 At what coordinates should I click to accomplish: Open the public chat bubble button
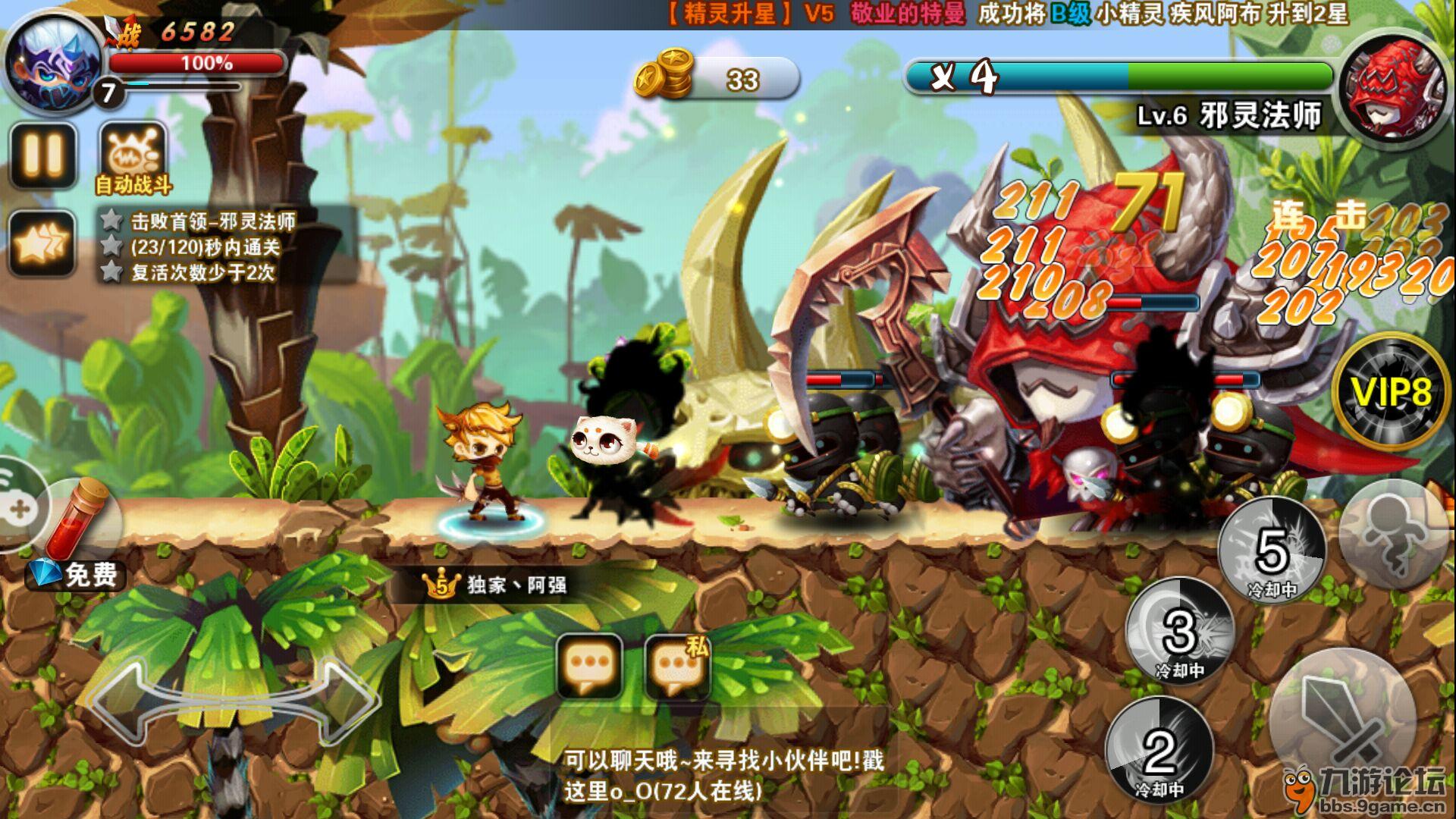point(589,665)
